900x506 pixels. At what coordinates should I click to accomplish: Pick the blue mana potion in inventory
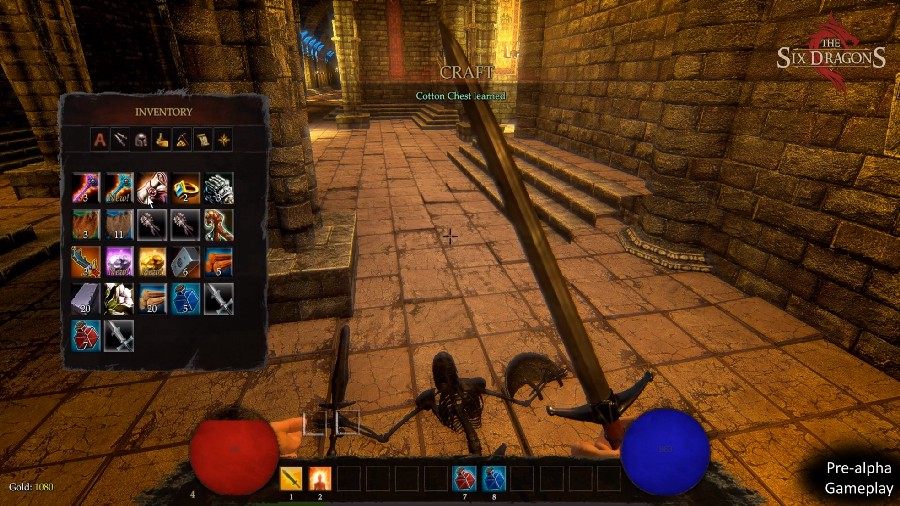[x=185, y=298]
